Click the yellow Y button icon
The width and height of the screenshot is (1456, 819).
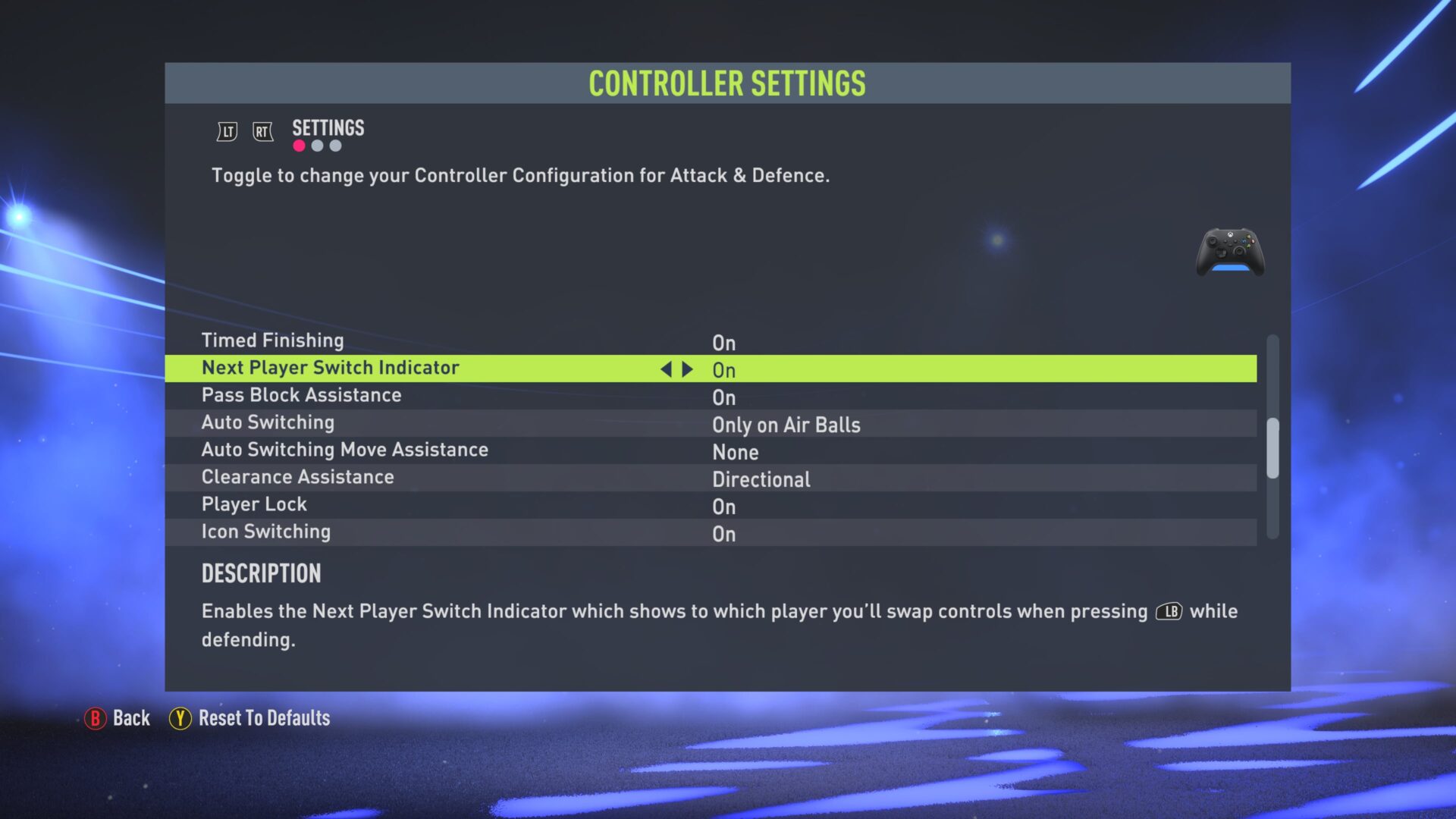coord(180,718)
